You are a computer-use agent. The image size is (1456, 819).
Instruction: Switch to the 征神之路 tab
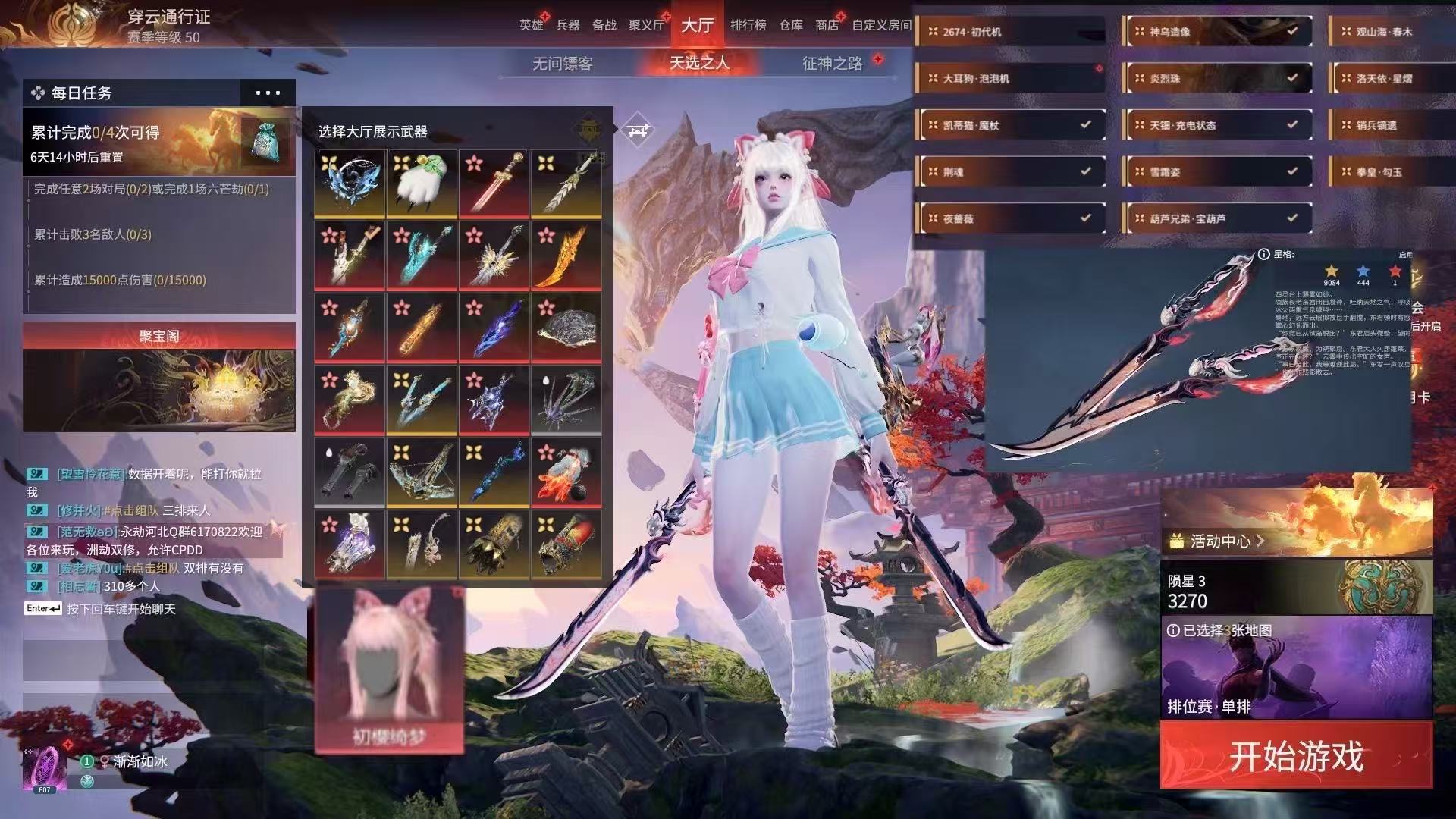coord(832,64)
